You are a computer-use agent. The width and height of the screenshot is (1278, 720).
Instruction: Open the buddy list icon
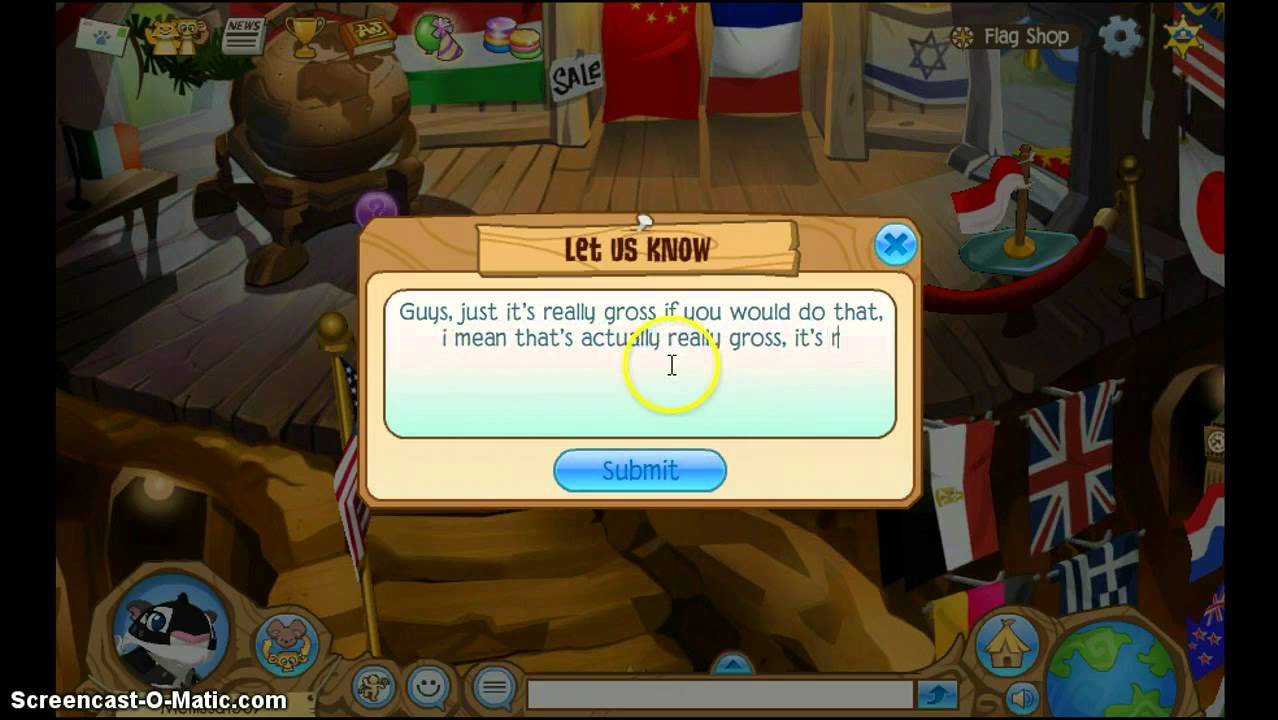tap(176, 37)
